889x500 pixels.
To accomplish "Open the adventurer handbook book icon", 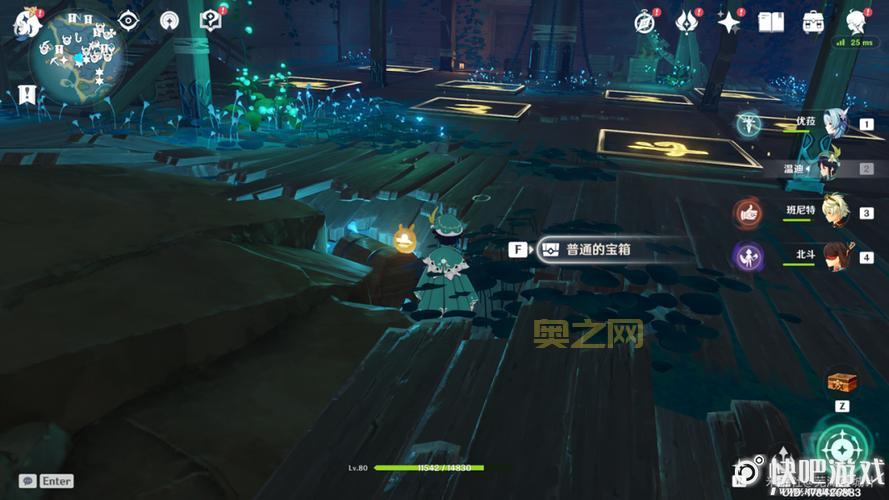I will point(770,21).
